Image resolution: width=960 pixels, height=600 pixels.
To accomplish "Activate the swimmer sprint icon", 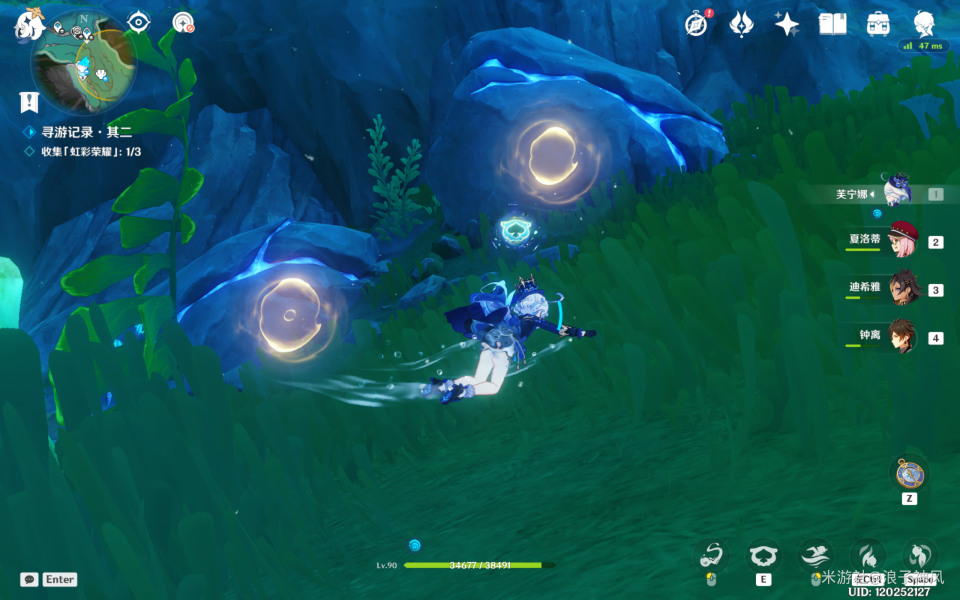I will 815,556.
